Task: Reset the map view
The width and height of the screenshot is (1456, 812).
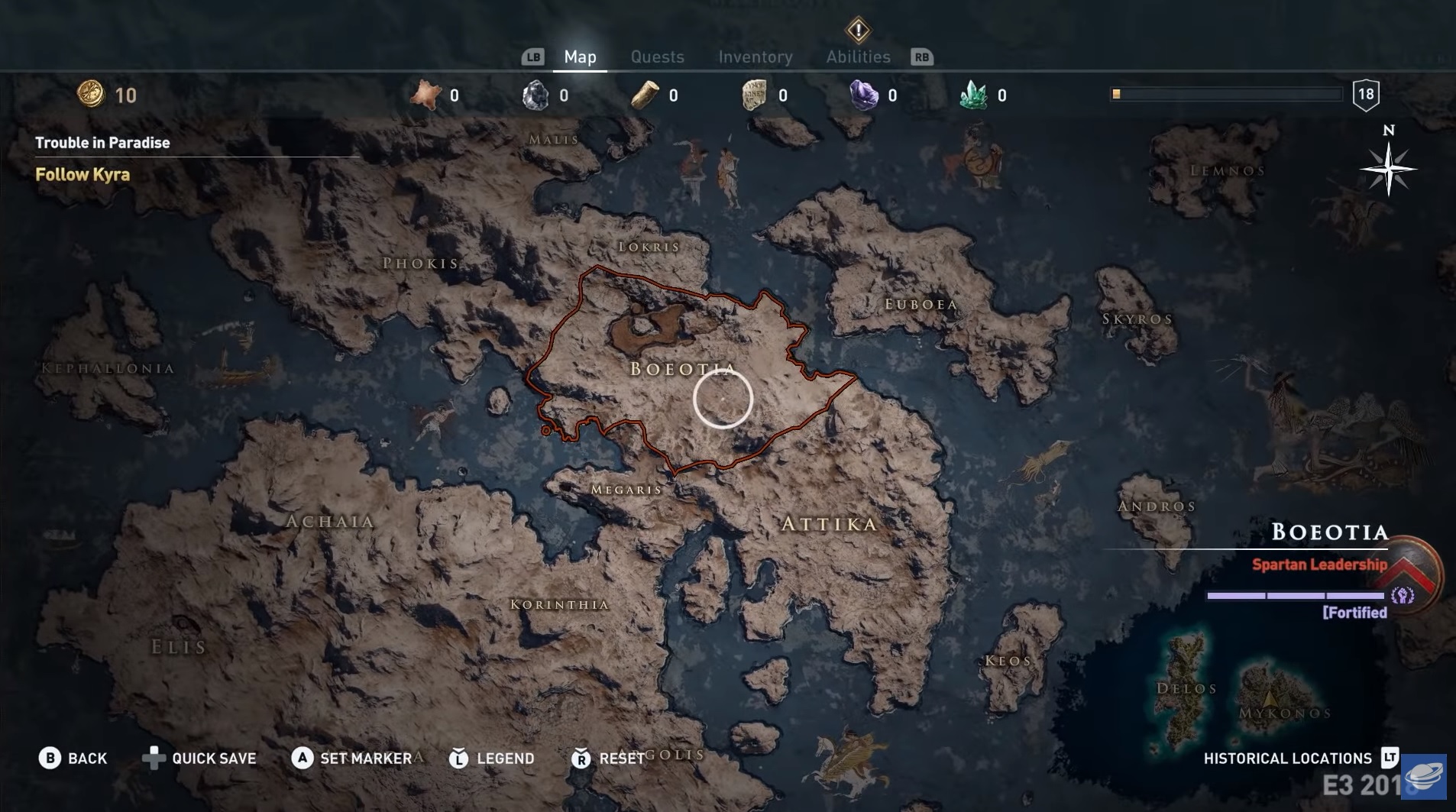Action: (608, 758)
